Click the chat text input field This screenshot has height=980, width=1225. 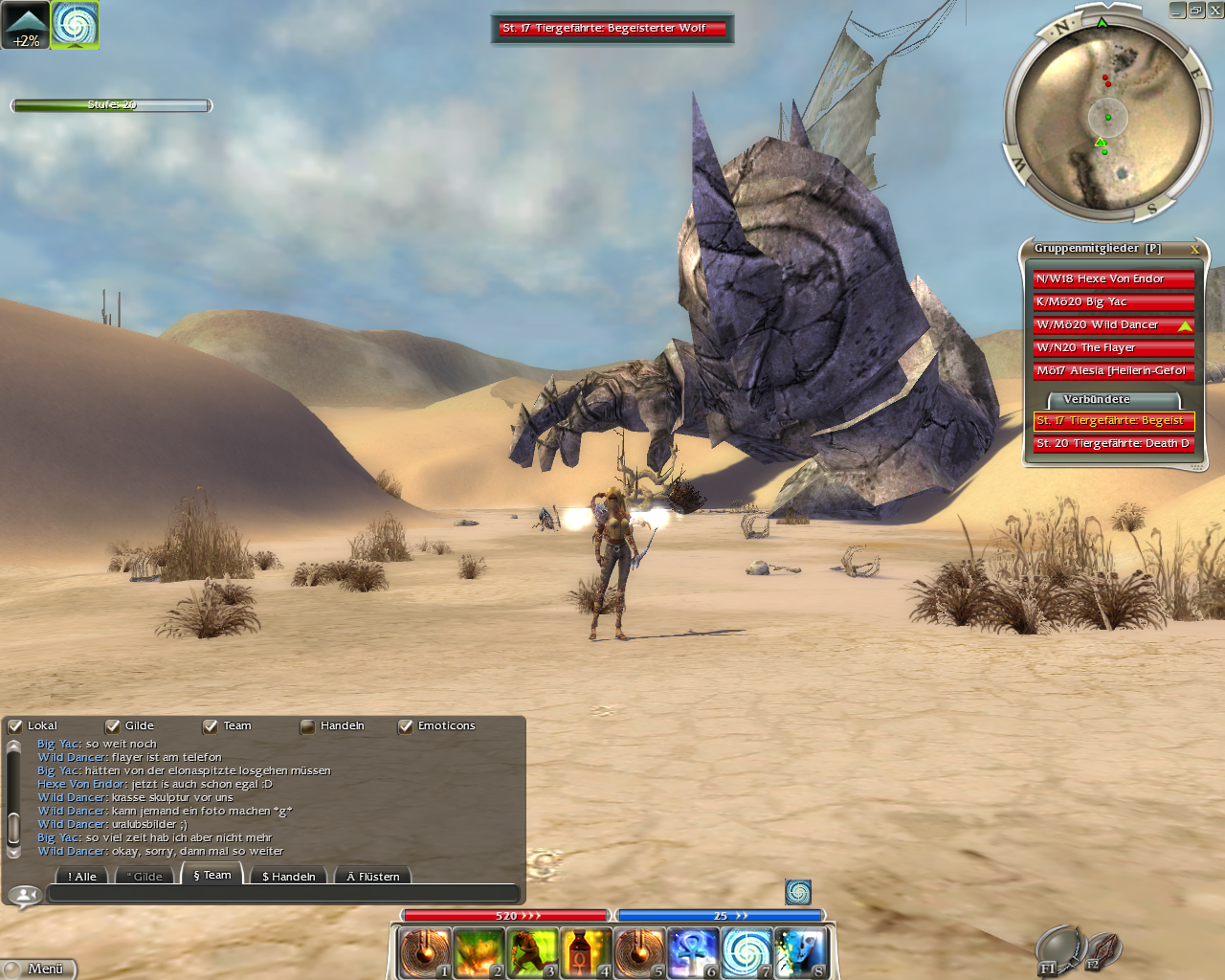(283, 894)
